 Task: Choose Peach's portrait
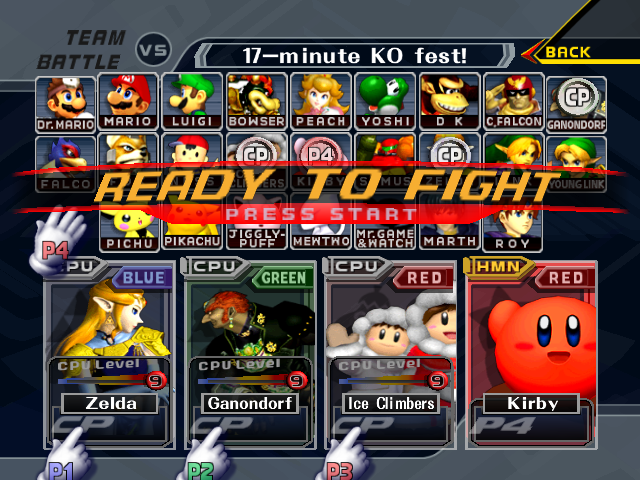(x=320, y=102)
